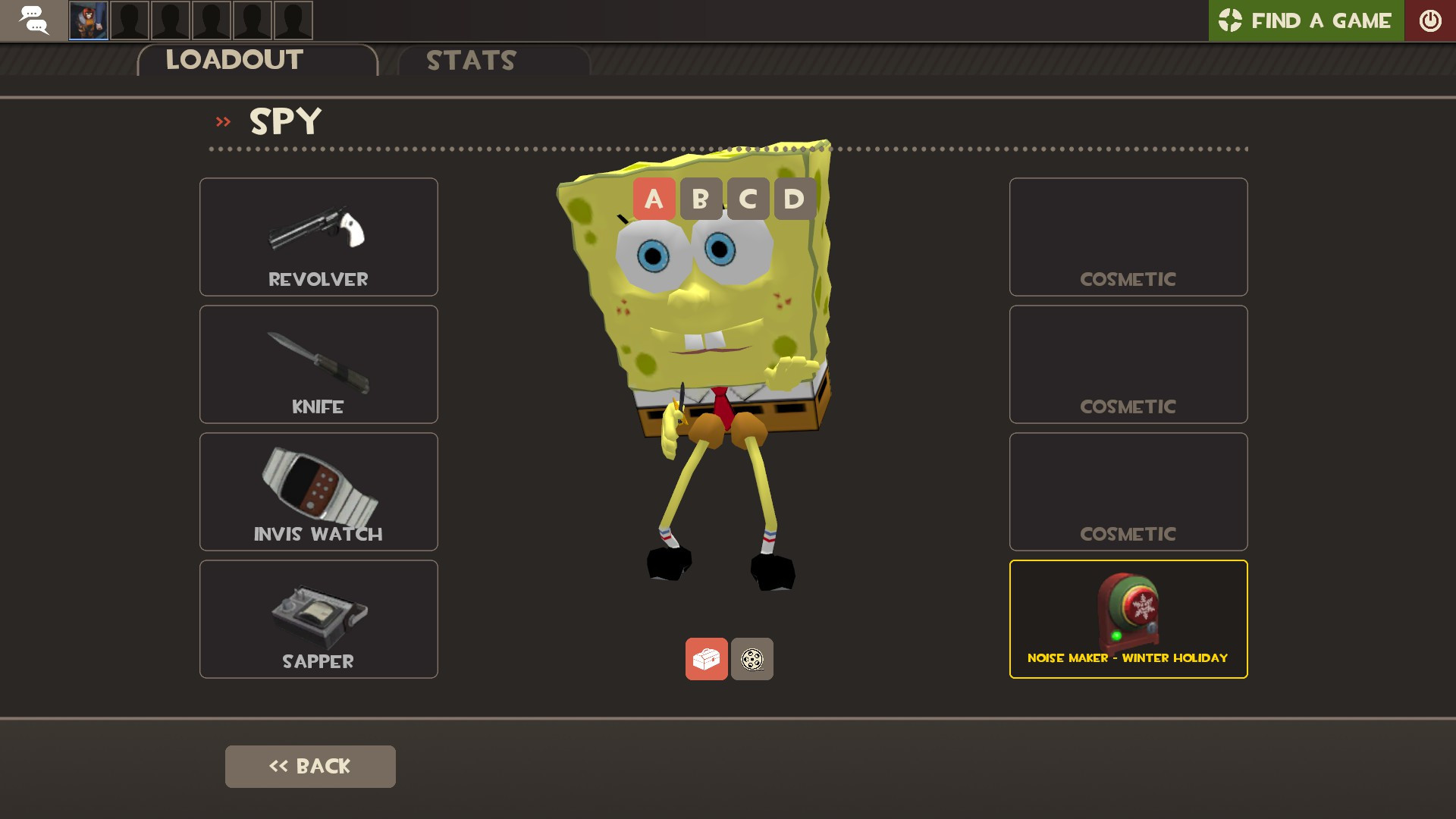Open the third Cosmetic slot
This screenshot has height=819, width=1456.
click(1128, 491)
